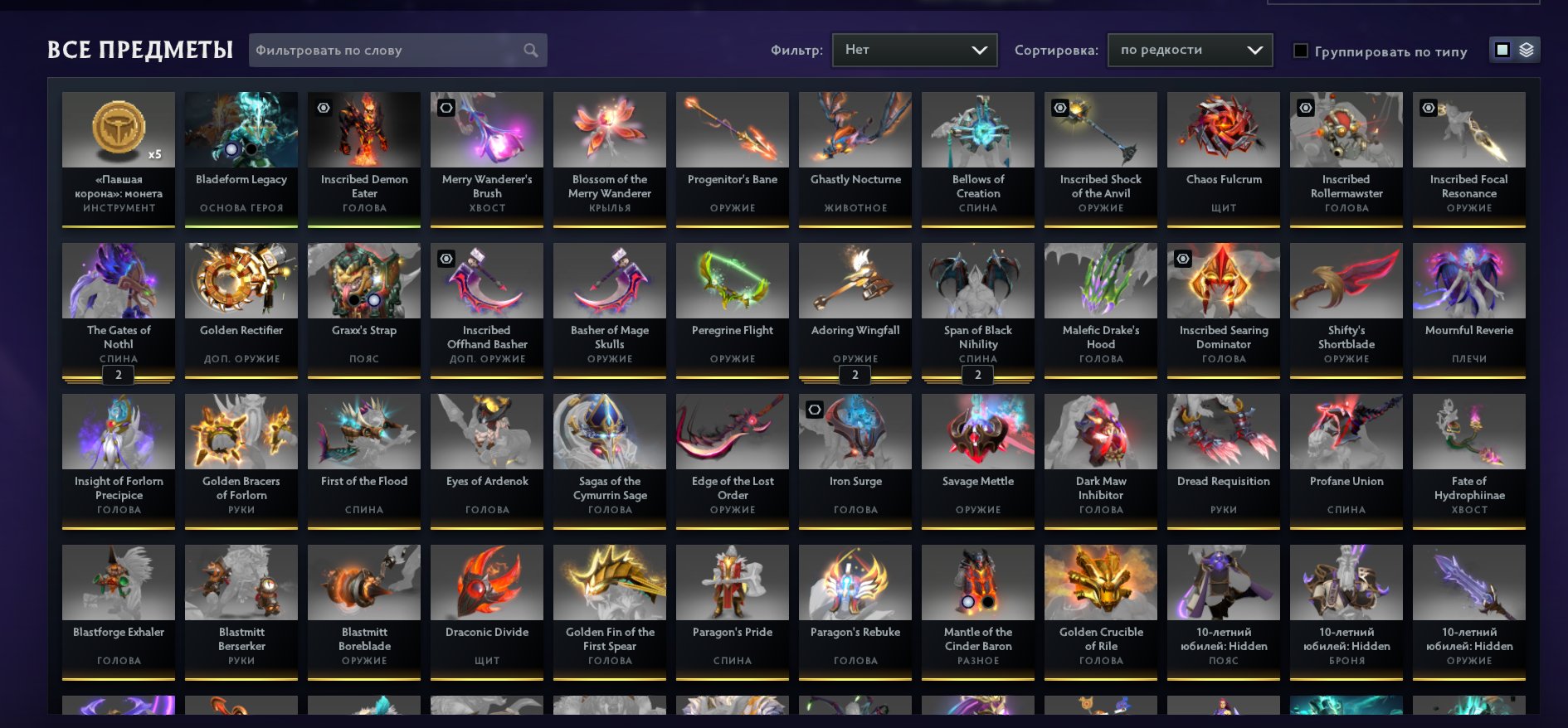This screenshot has width=1568, height=728.
Task: Open the Сортировка по редкости dropdown
Action: 1190,50
